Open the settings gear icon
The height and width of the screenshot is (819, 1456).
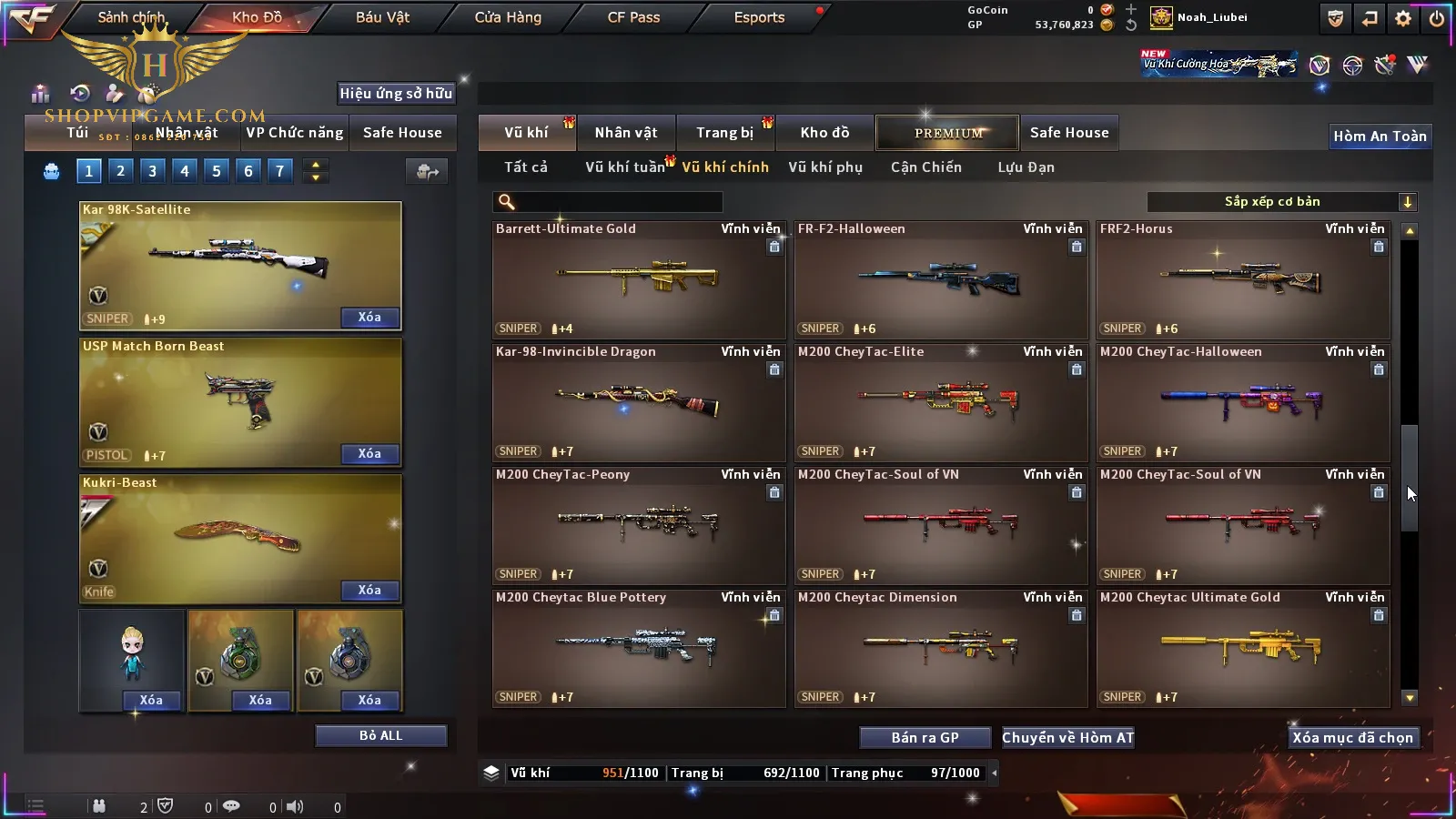[x=1403, y=18]
